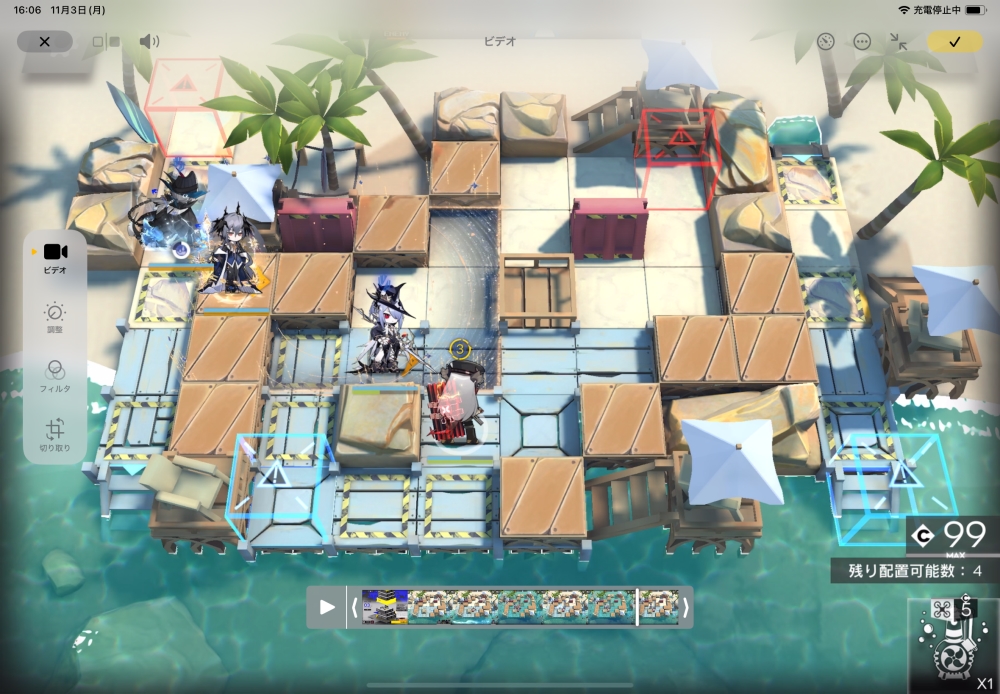This screenshot has height=694, width=1000.
Task: Close the video editor with the X button
Action: pos(44,41)
